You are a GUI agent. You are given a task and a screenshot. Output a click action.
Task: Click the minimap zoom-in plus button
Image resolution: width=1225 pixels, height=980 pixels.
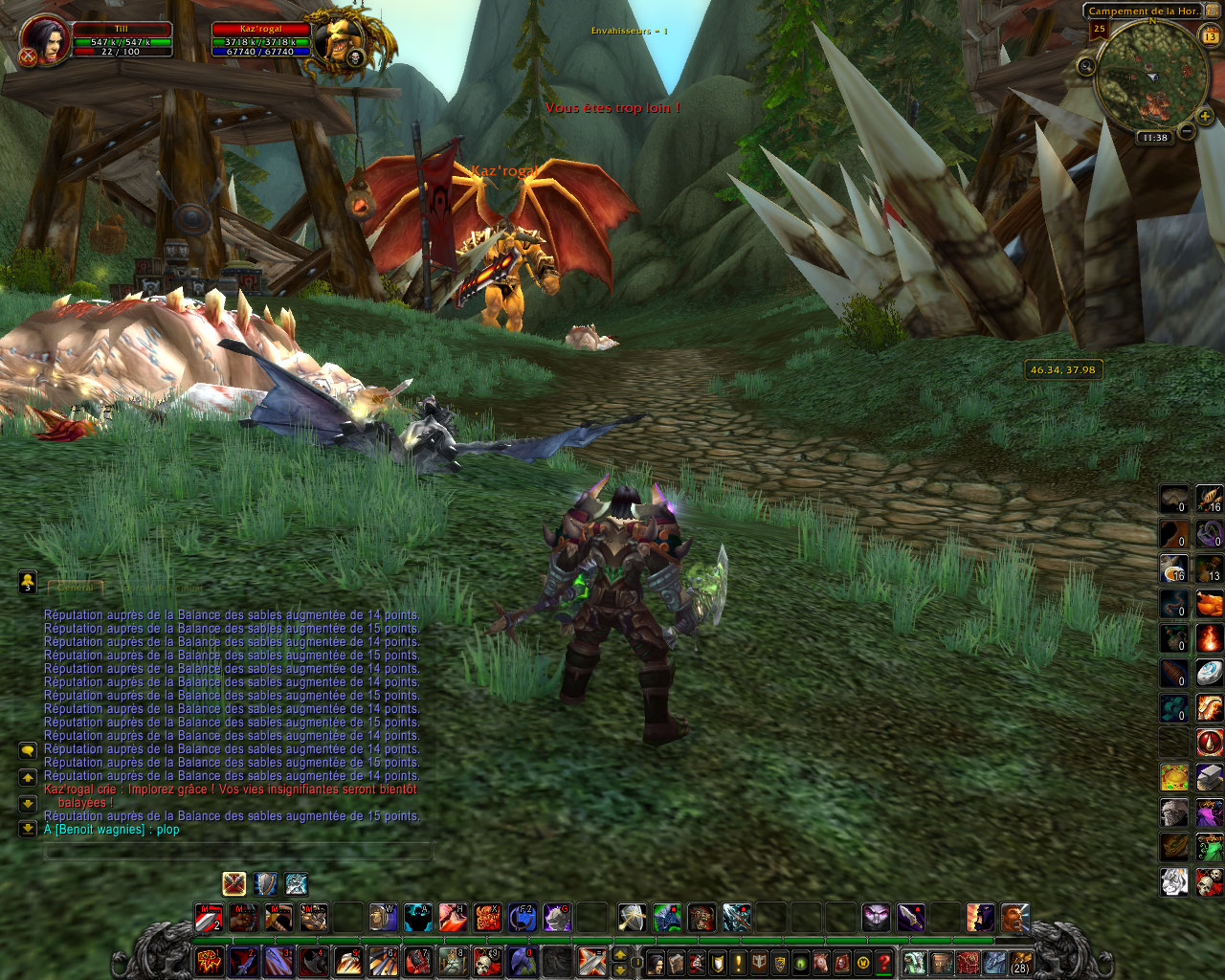point(1204,116)
